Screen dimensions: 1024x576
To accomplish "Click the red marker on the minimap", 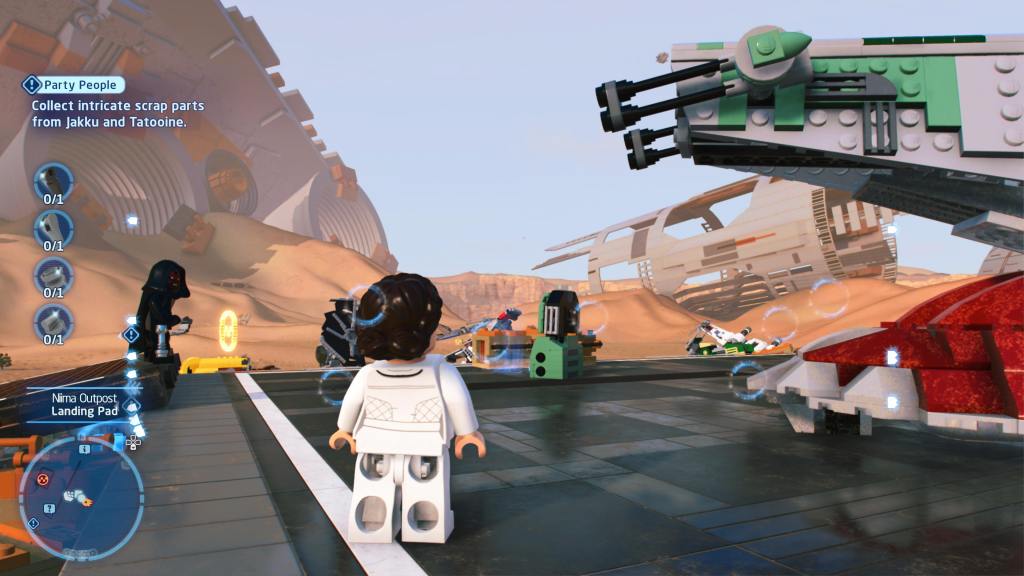I will coord(43,479).
